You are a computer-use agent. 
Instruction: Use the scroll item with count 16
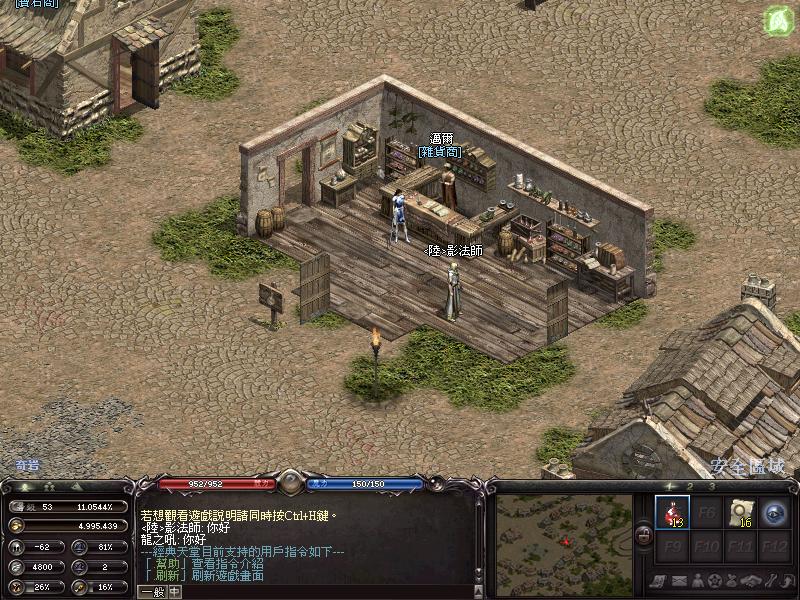click(x=740, y=513)
